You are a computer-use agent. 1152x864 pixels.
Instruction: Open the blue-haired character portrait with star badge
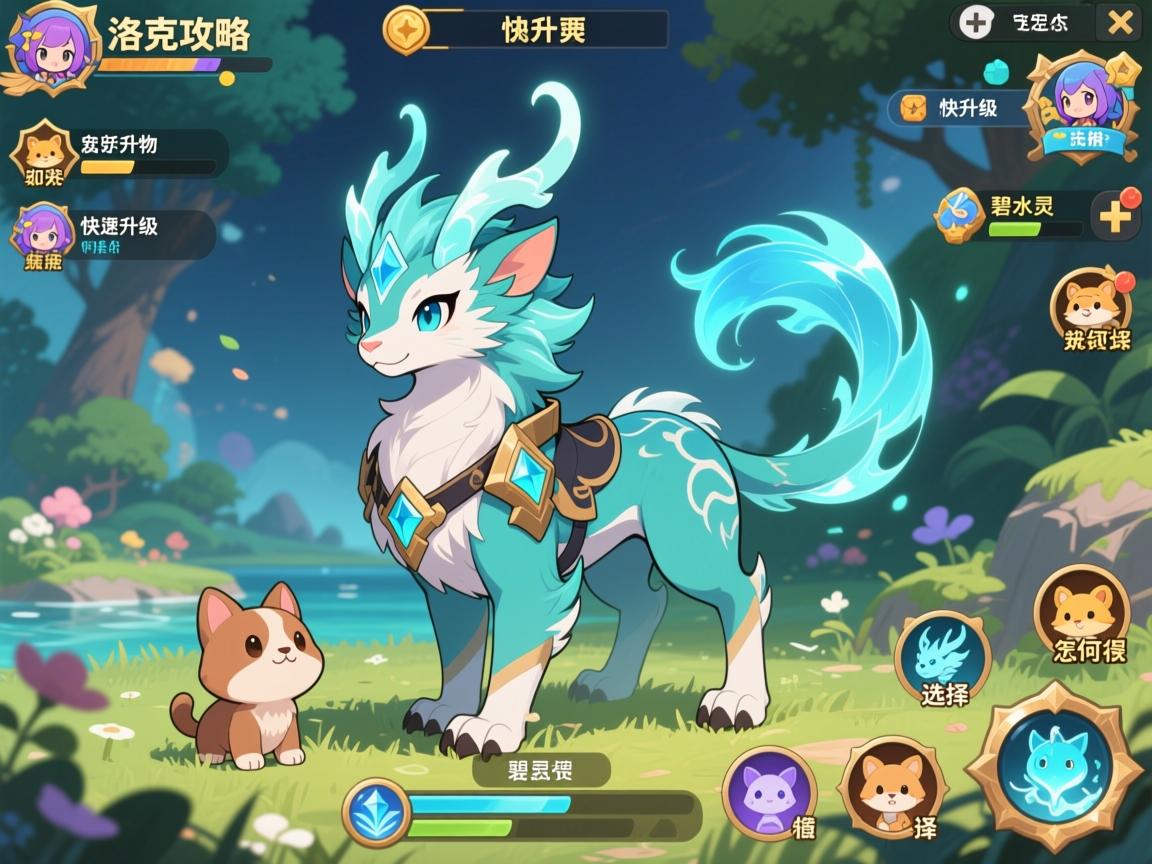click(x=1087, y=107)
